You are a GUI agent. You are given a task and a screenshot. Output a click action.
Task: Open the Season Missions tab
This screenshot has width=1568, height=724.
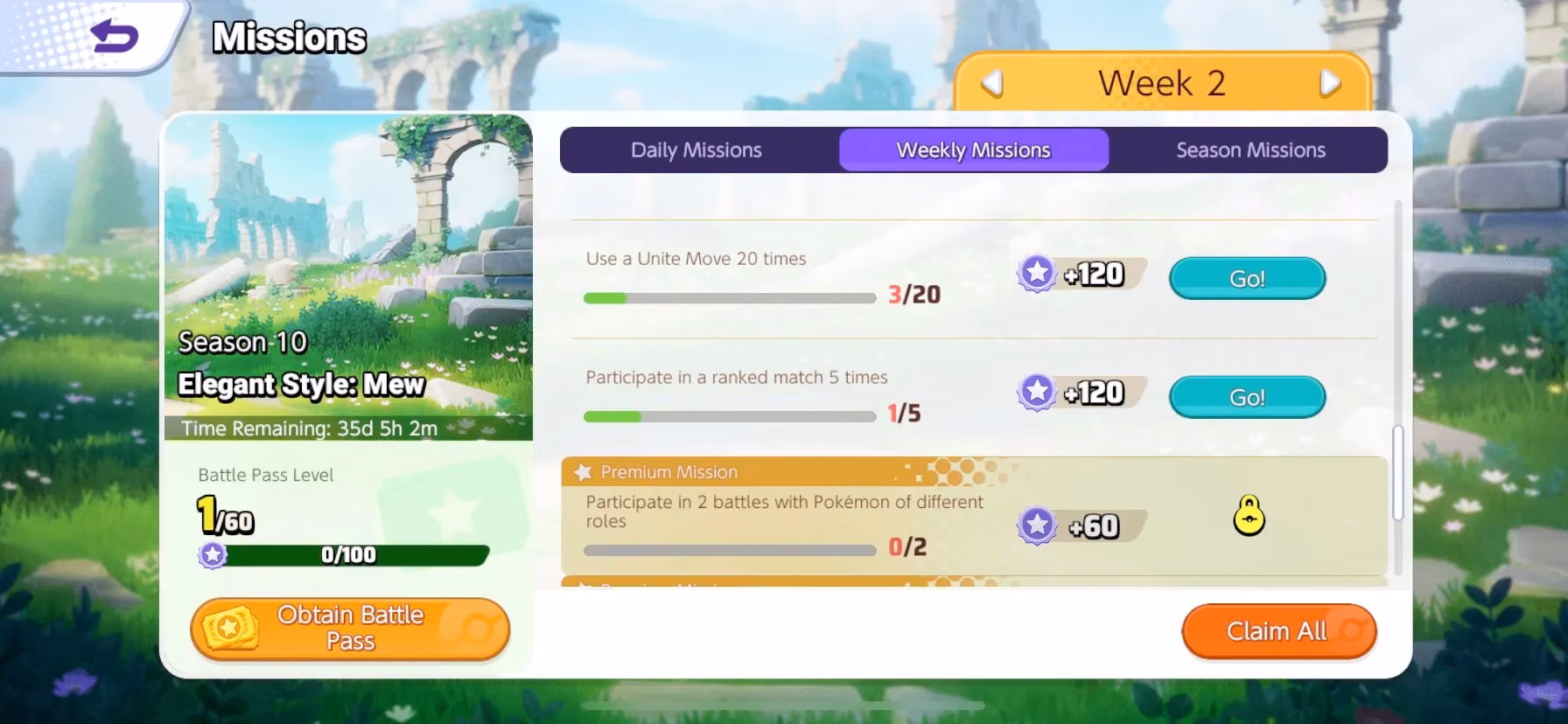(1250, 150)
